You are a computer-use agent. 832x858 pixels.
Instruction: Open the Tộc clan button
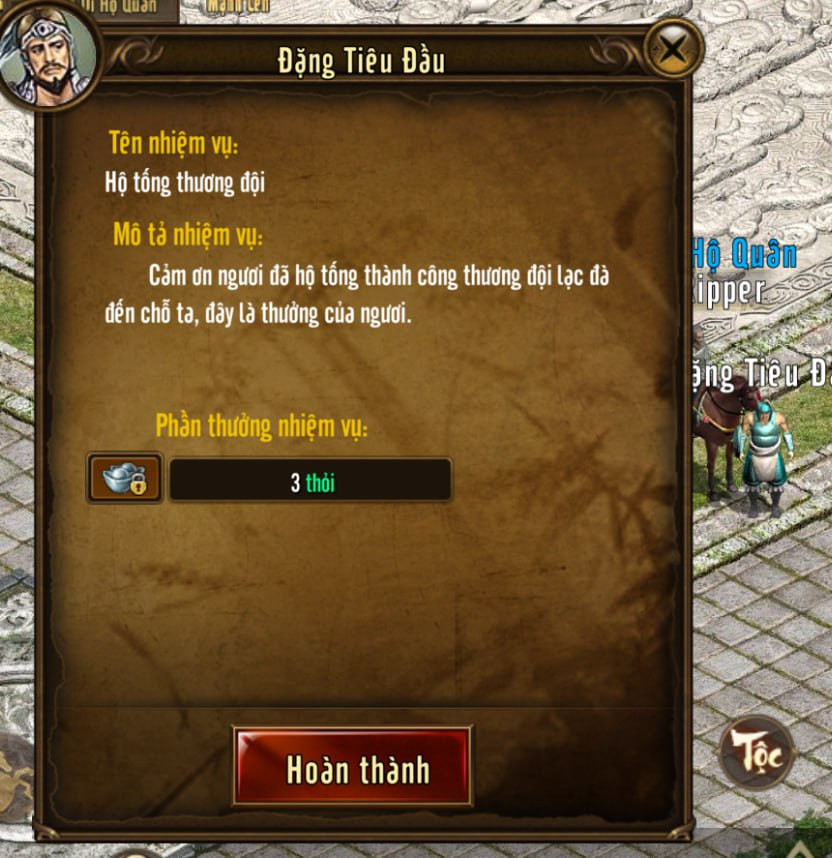click(x=756, y=750)
